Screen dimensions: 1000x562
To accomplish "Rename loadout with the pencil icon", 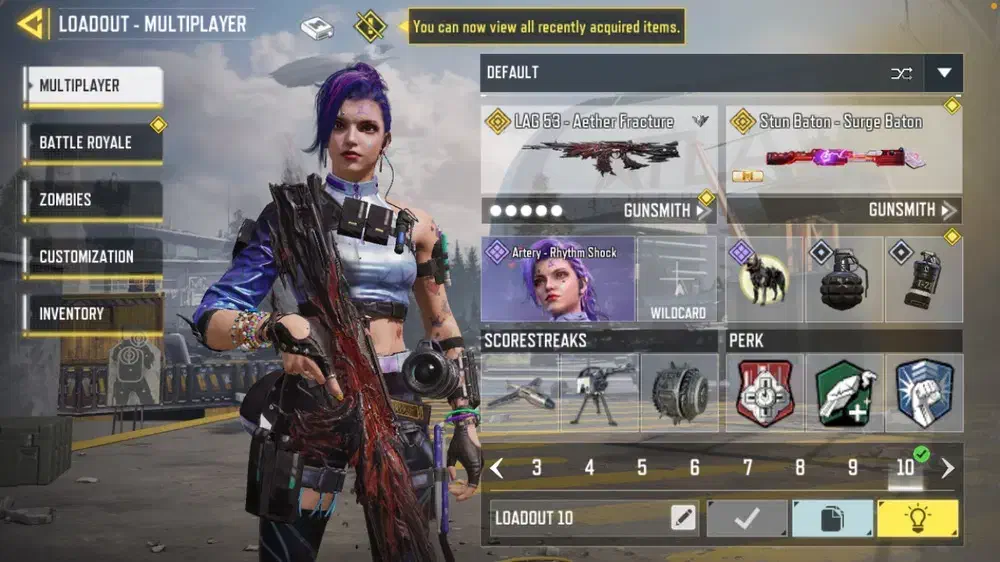I will point(683,518).
